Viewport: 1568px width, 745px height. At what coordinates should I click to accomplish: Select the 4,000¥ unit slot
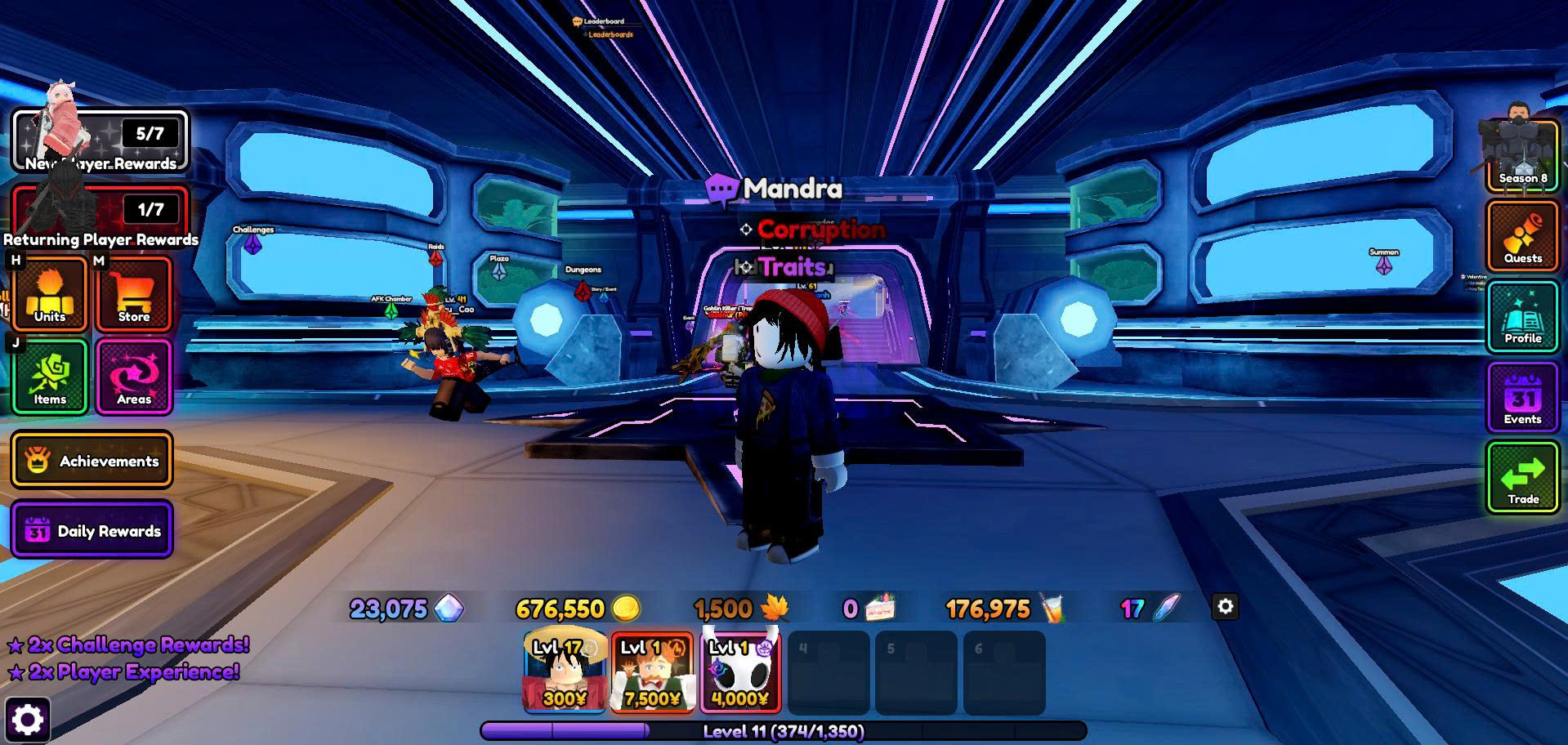(x=740, y=672)
